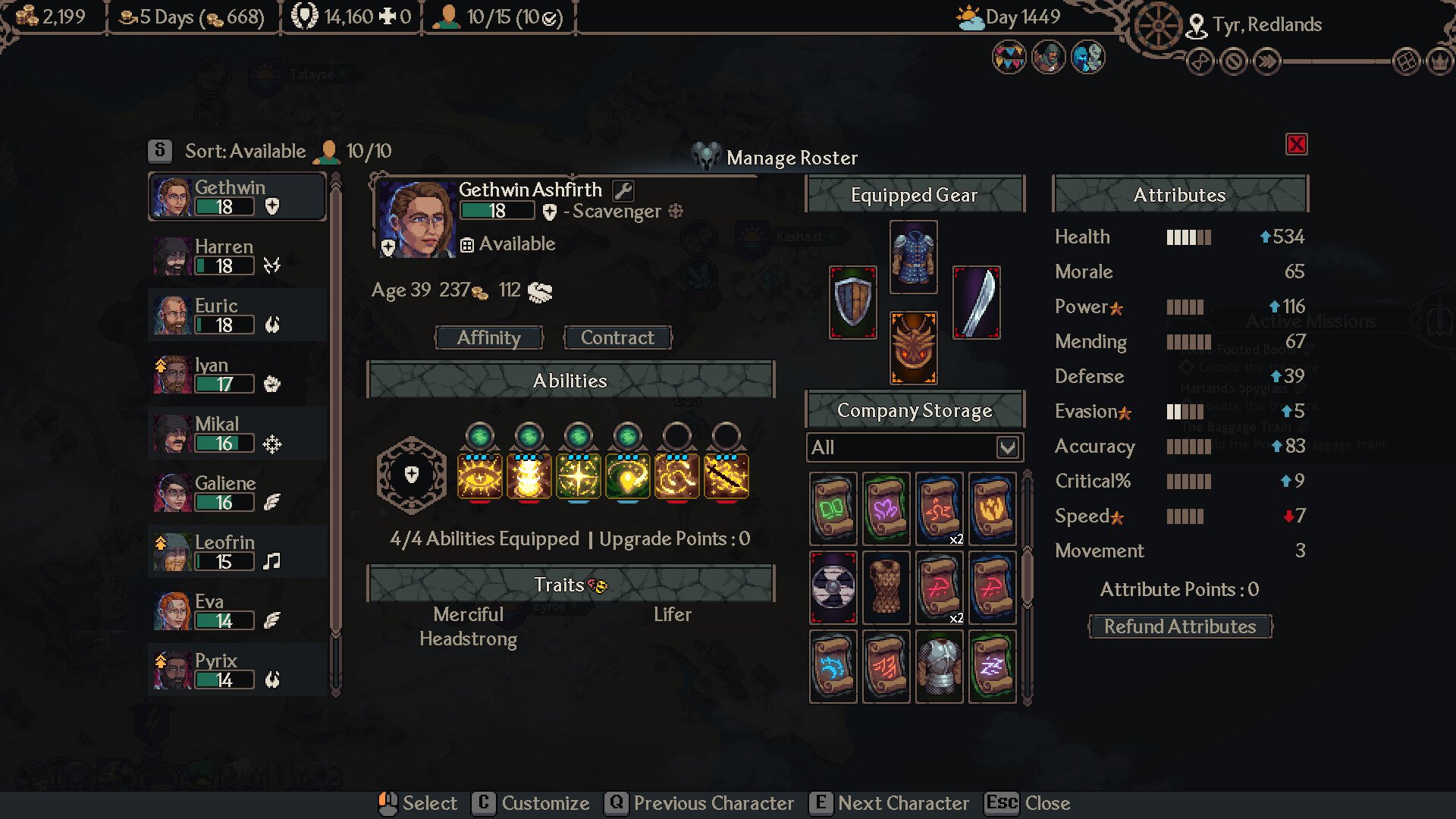
Task: Select the equipped orange demon mask
Action: (x=913, y=348)
